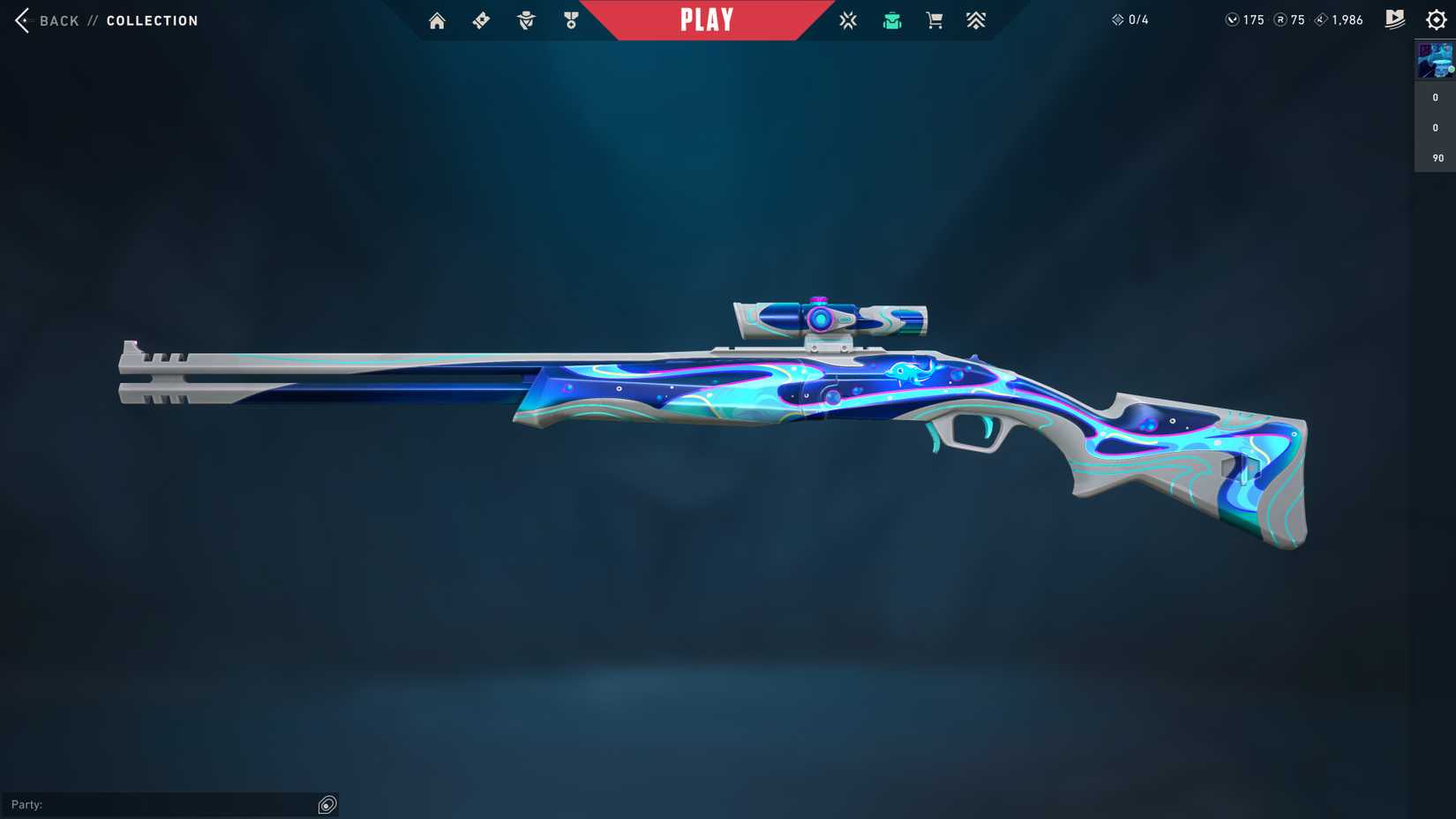Open the Settings gear
1456x819 pixels.
(x=1437, y=19)
